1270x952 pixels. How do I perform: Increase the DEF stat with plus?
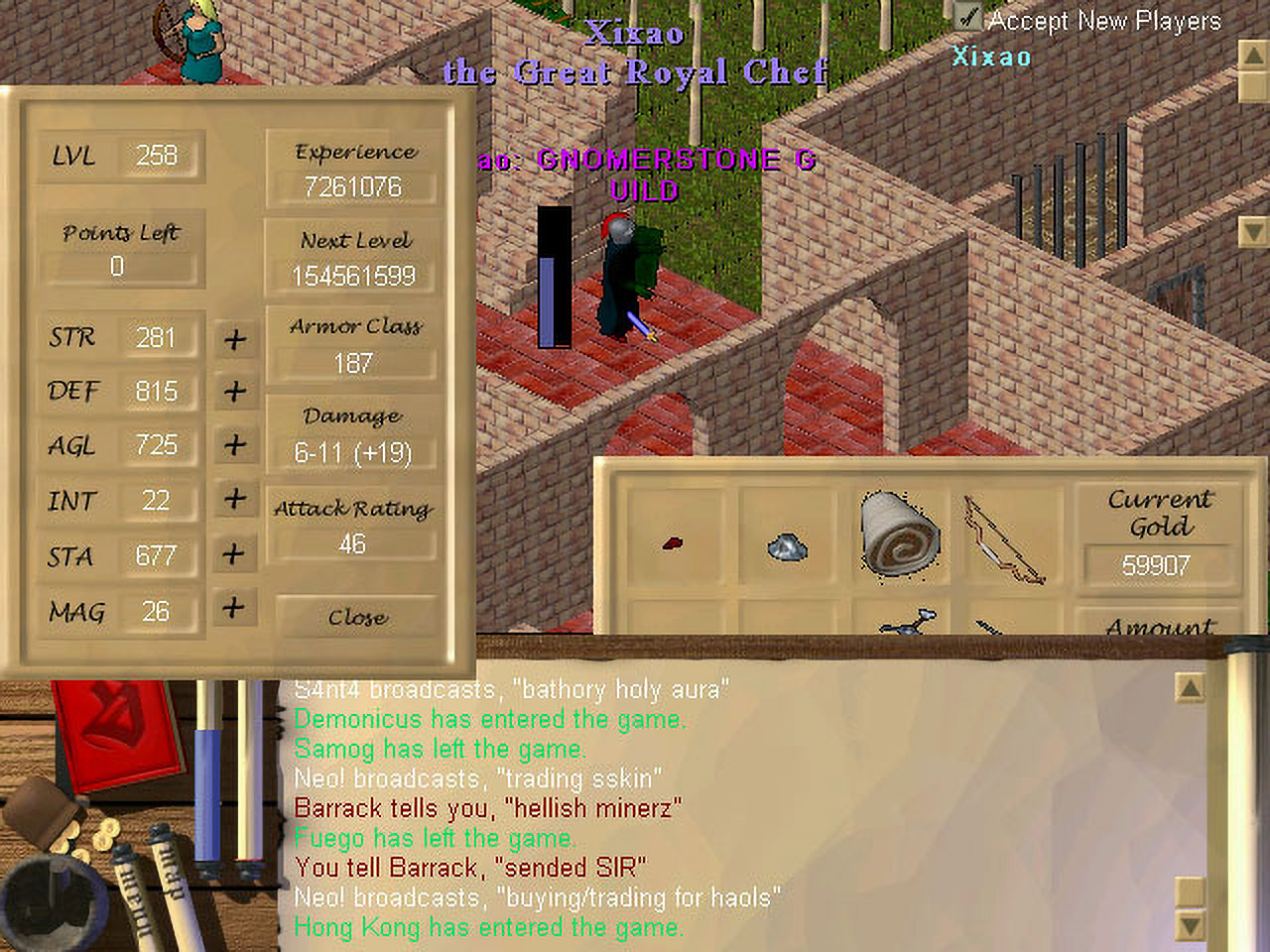[234, 392]
